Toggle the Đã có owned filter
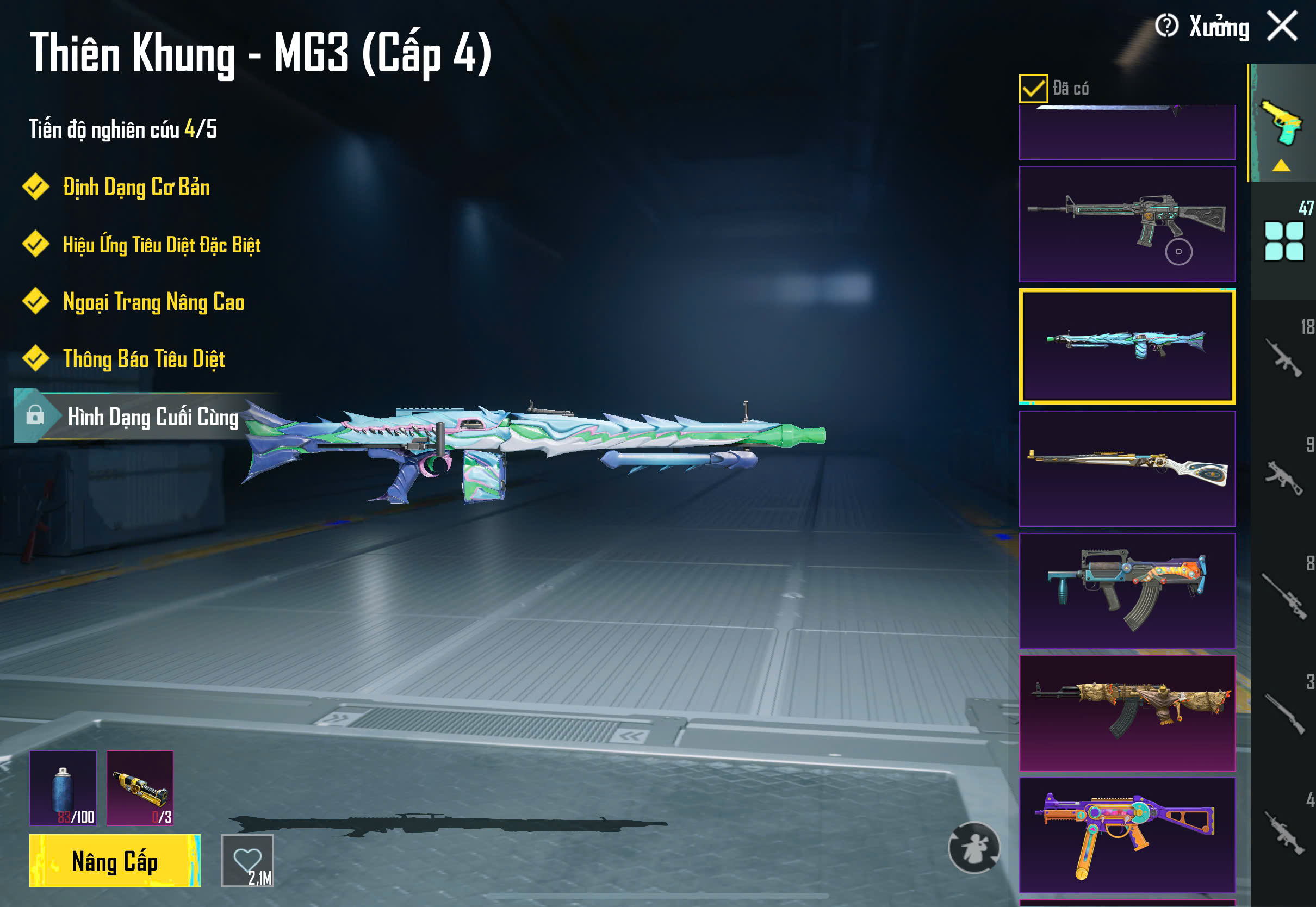Viewport: 1316px width, 907px height. click(1033, 88)
